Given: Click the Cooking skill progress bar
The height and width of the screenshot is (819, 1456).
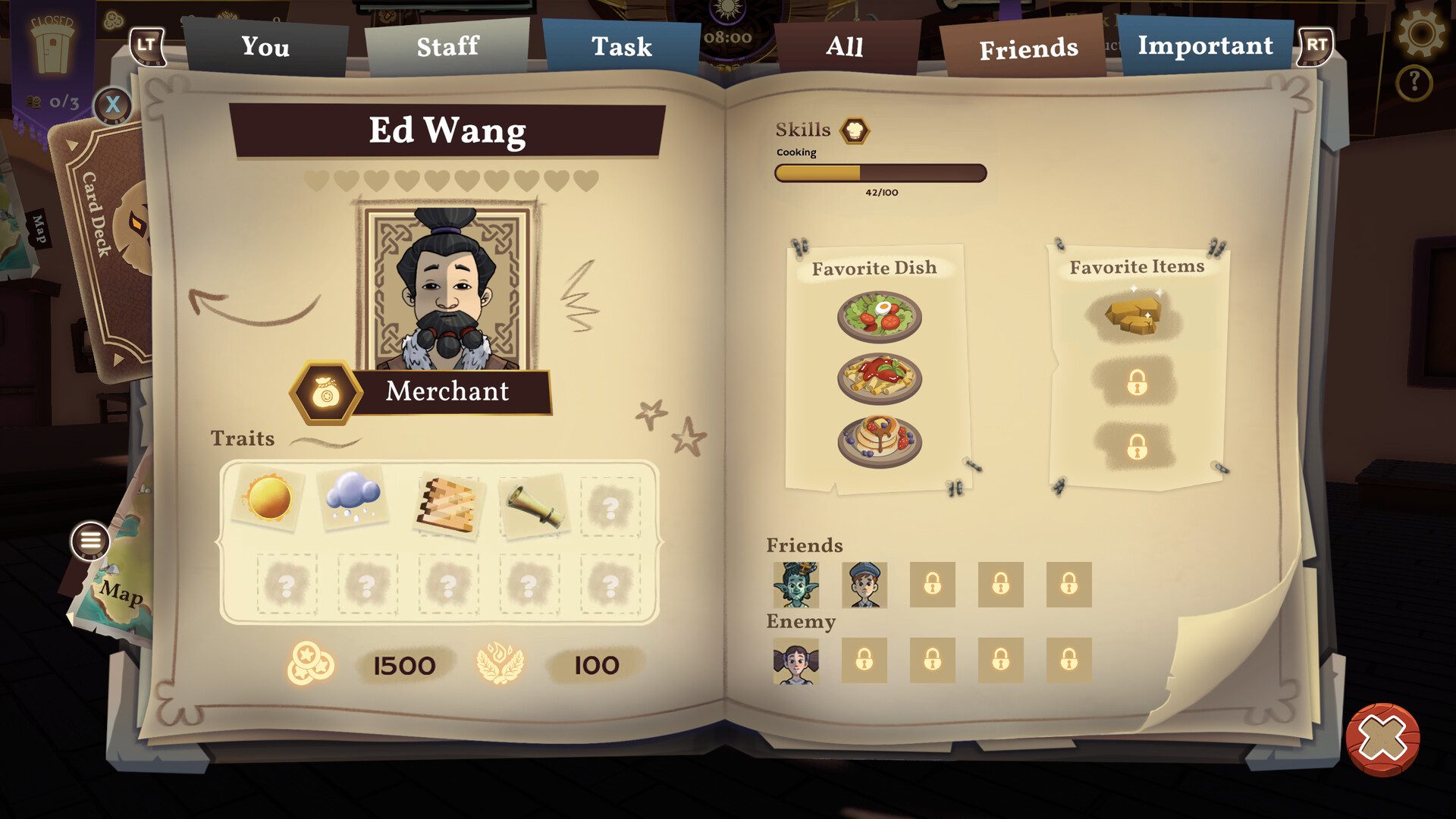Looking at the screenshot, I should (880, 174).
